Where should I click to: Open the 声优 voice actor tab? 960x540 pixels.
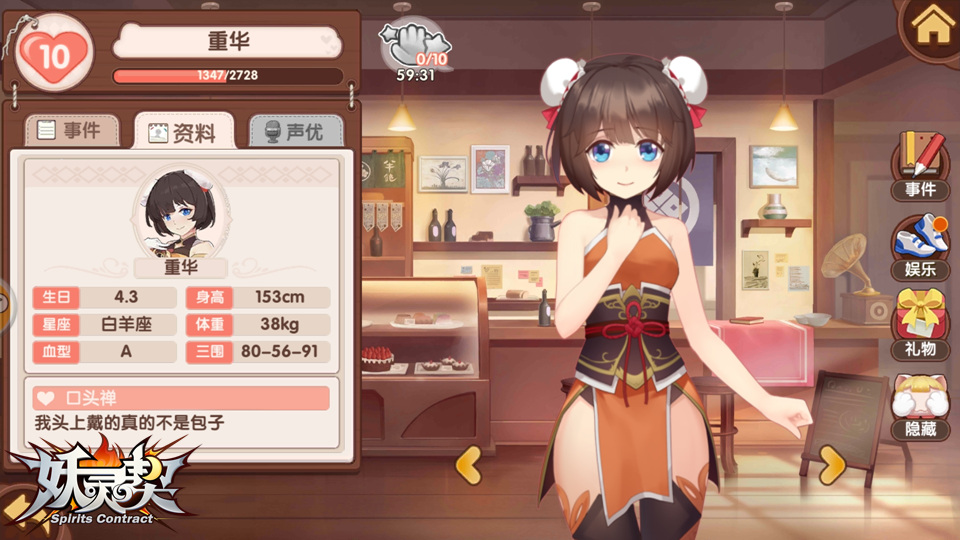pos(294,131)
